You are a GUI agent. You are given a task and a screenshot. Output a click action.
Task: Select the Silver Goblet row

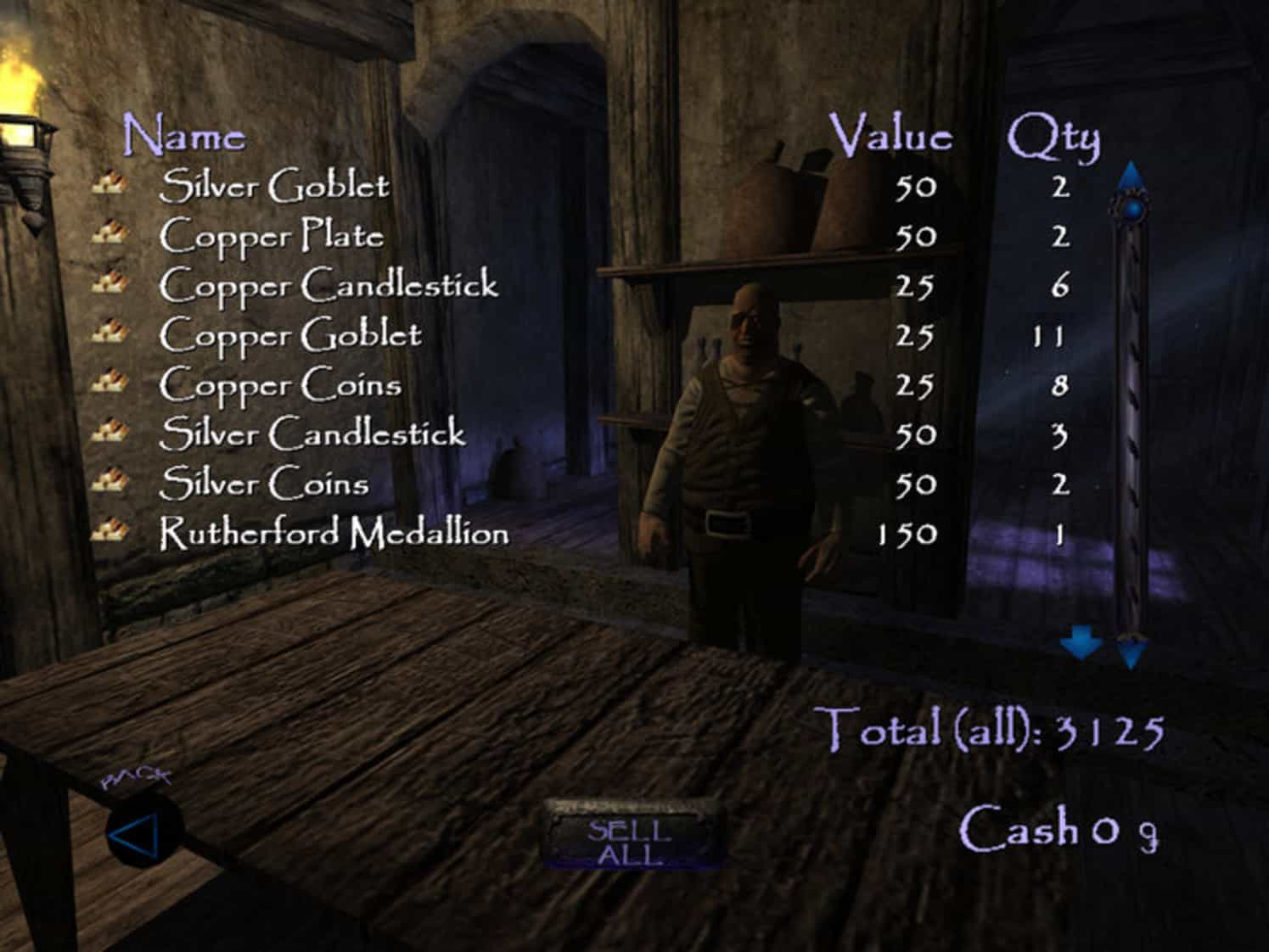[x=274, y=186]
